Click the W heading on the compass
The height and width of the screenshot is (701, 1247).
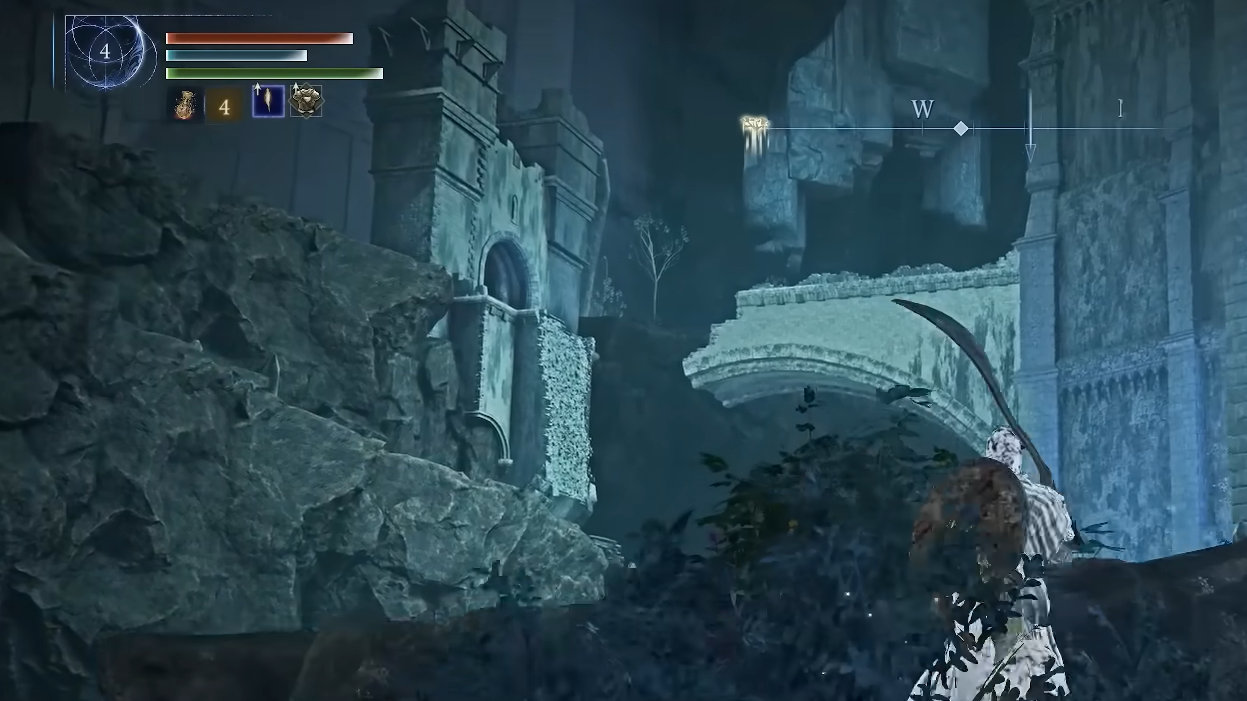click(922, 110)
